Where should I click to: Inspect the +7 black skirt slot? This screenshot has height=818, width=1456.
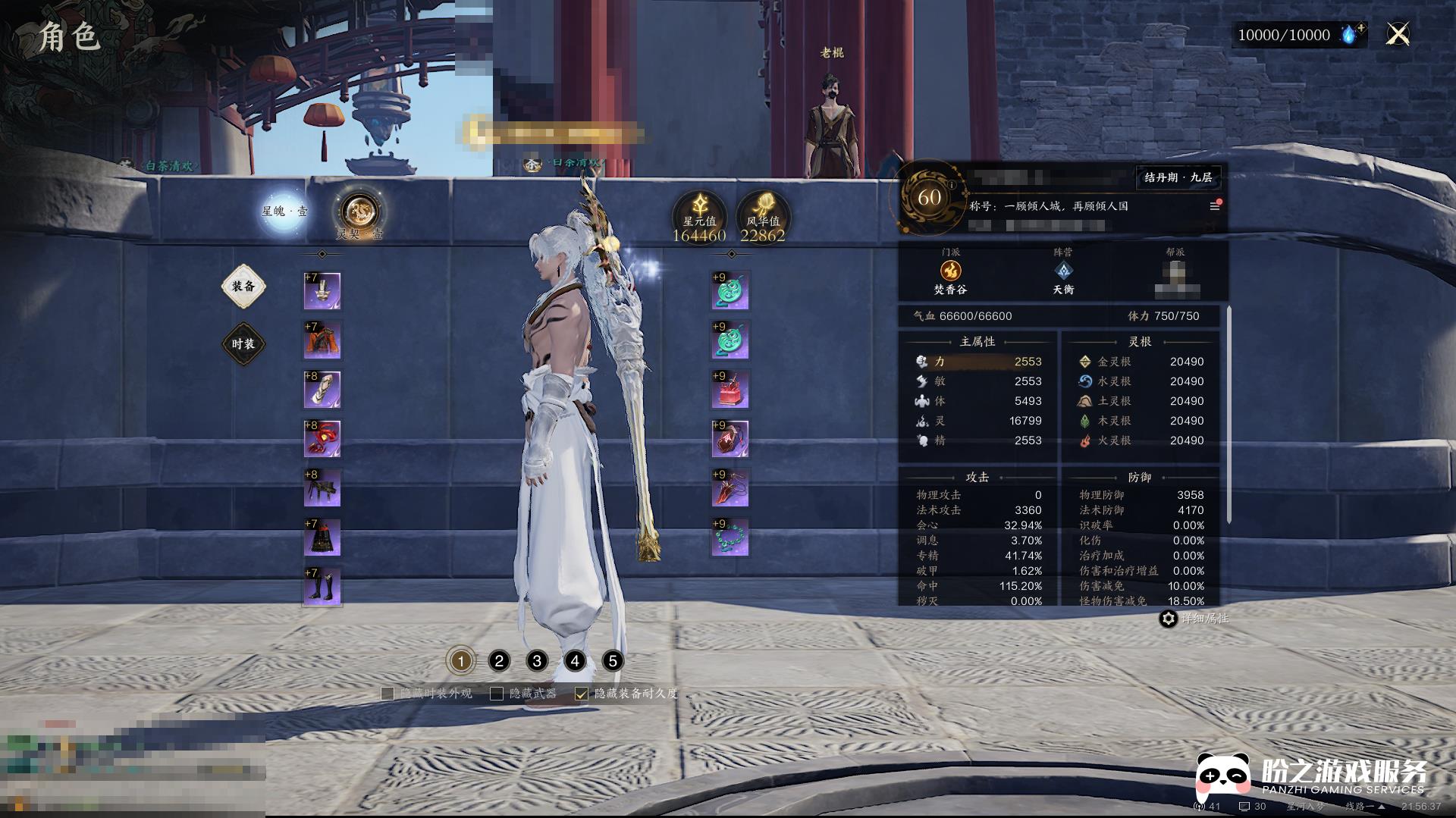322,537
